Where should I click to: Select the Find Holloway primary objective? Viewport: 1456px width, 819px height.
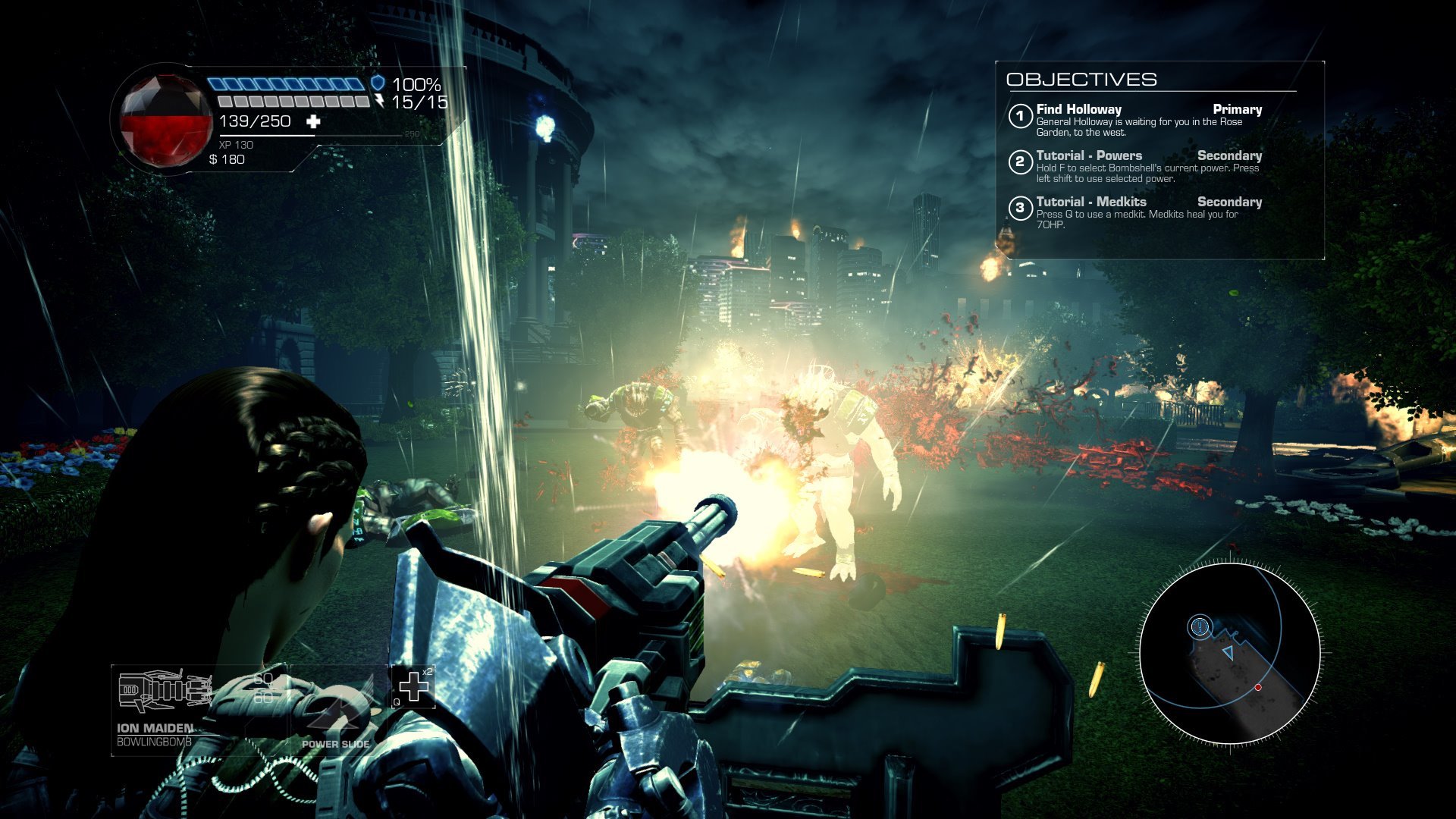[1078, 110]
